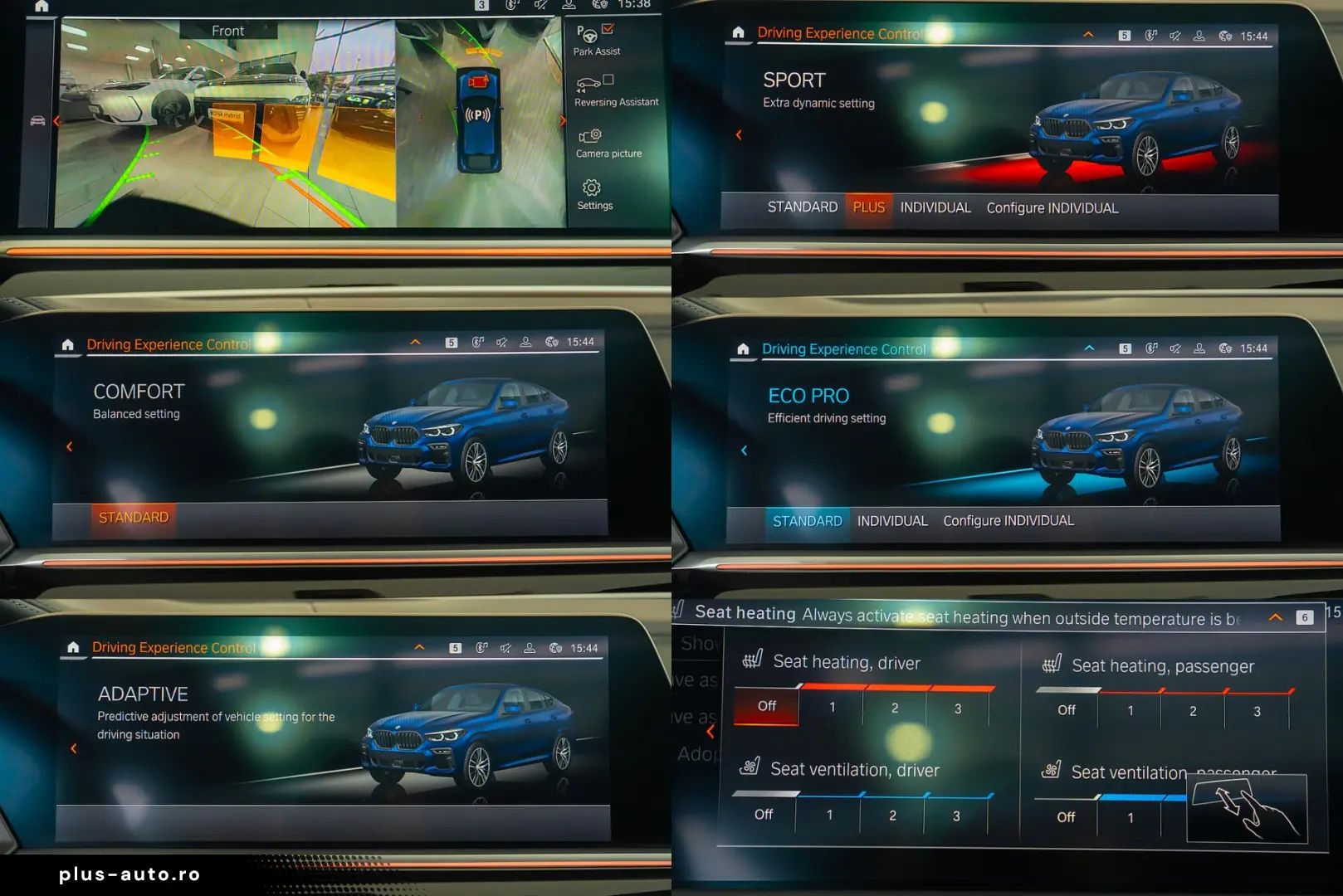Switch to the INDIVIDUAL mode tab
This screenshot has width=1343, height=896.
pos(935,207)
